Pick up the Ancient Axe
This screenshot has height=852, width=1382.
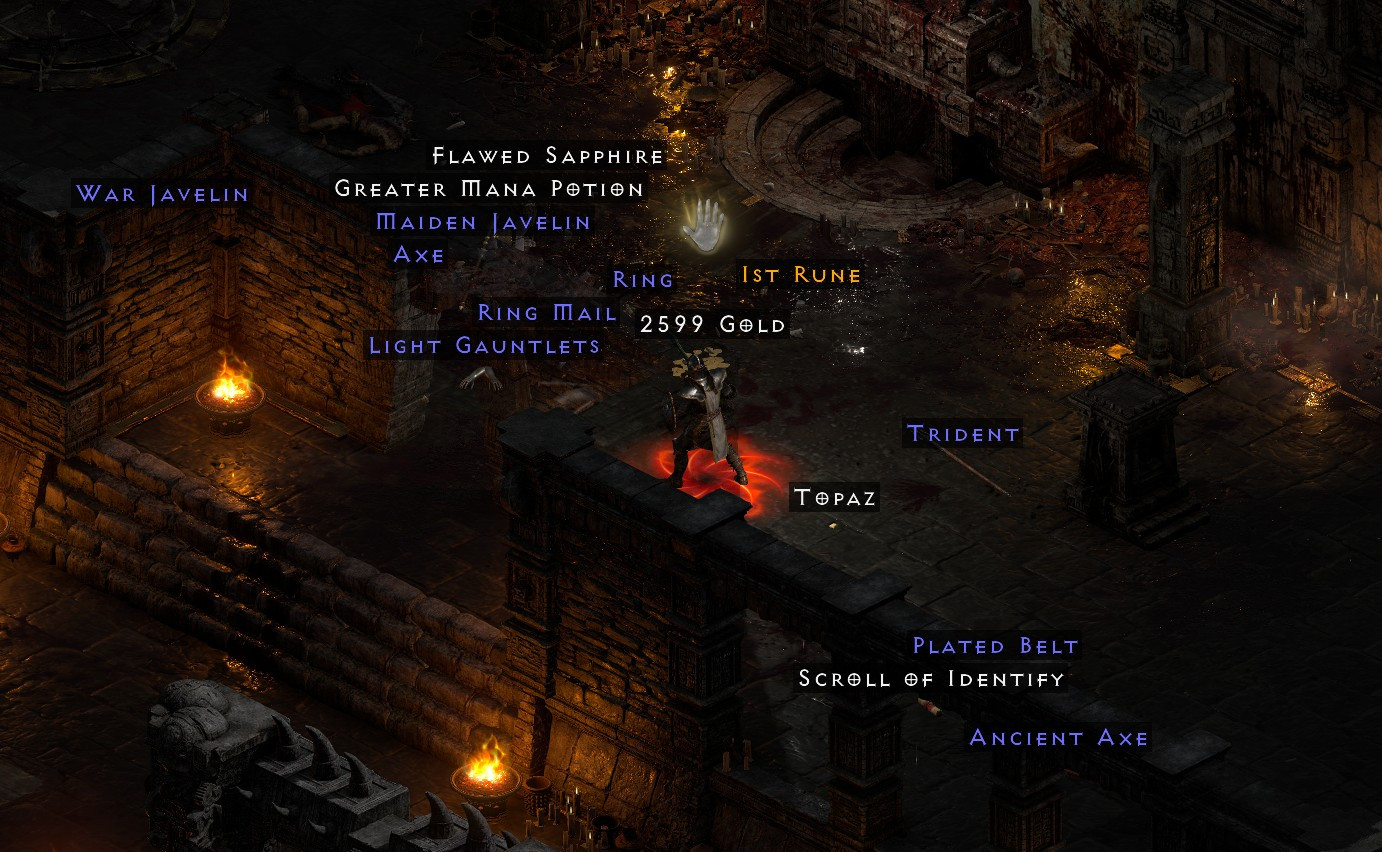click(x=1059, y=738)
